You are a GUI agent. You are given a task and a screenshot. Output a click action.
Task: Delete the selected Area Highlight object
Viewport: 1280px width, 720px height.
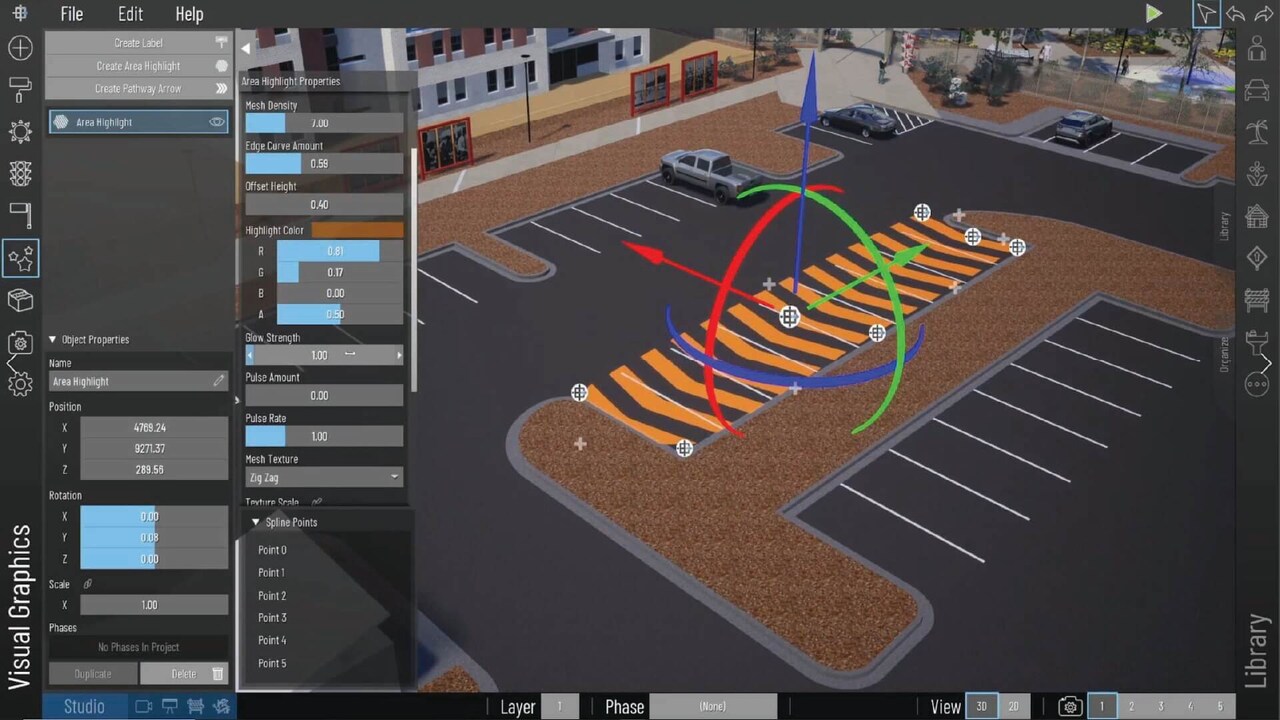[x=184, y=674]
